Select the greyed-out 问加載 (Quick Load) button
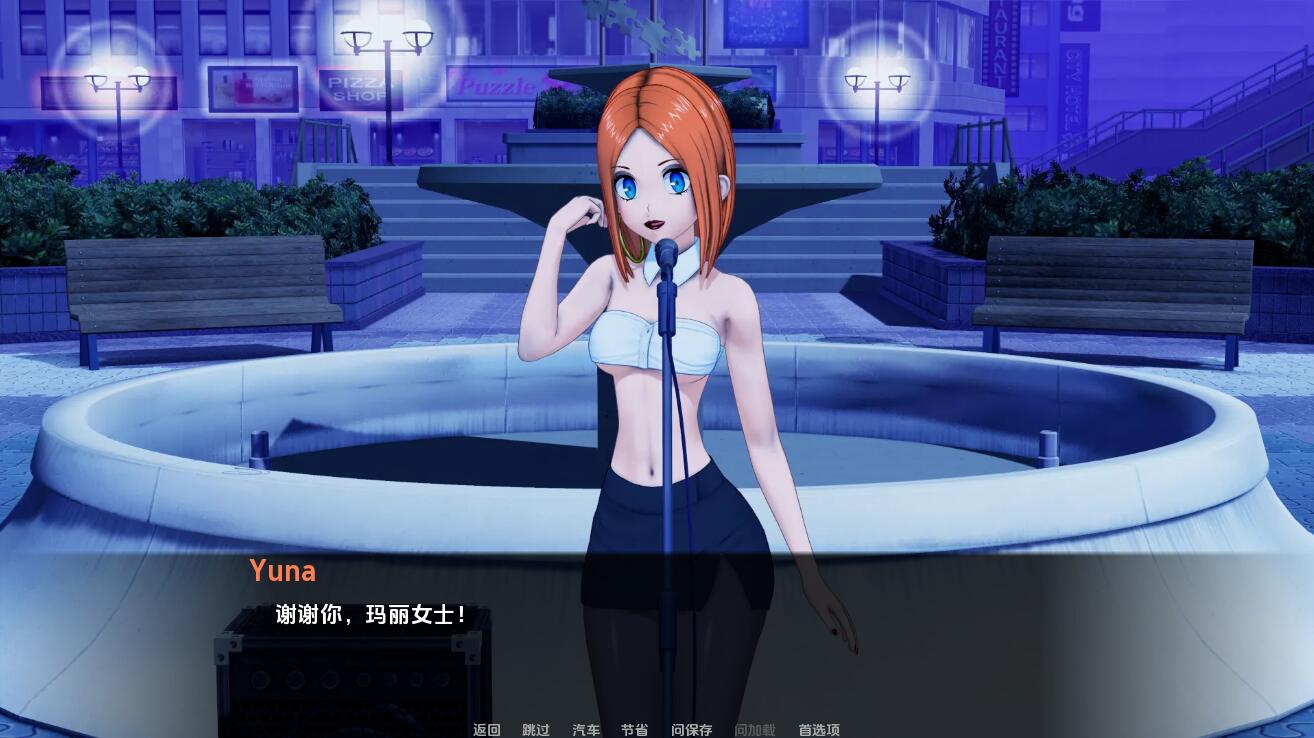Image resolution: width=1314 pixels, height=738 pixels. click(x=755, y=730)
